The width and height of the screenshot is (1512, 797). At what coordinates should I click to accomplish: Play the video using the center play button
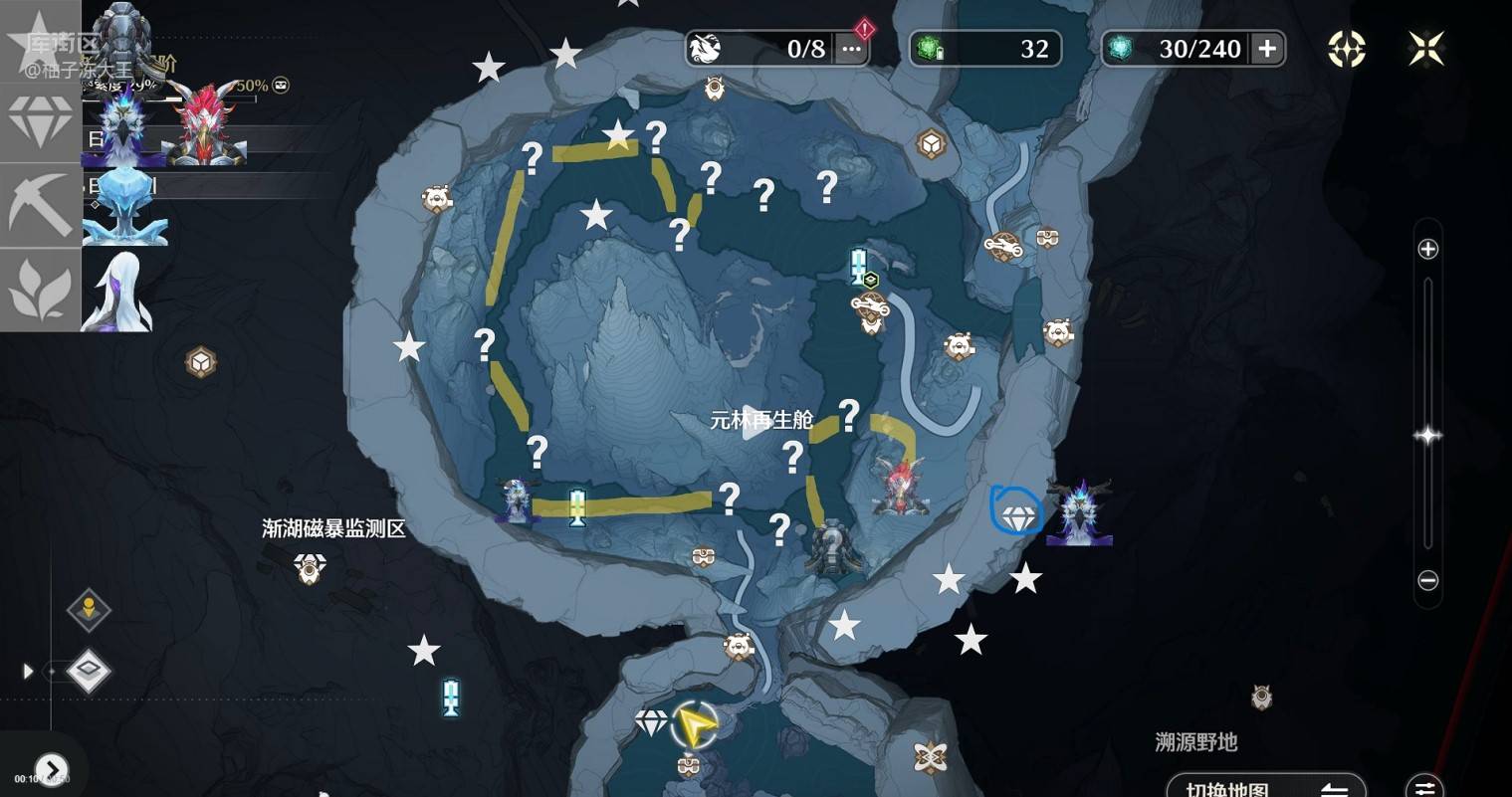click(x=756, y=420)
